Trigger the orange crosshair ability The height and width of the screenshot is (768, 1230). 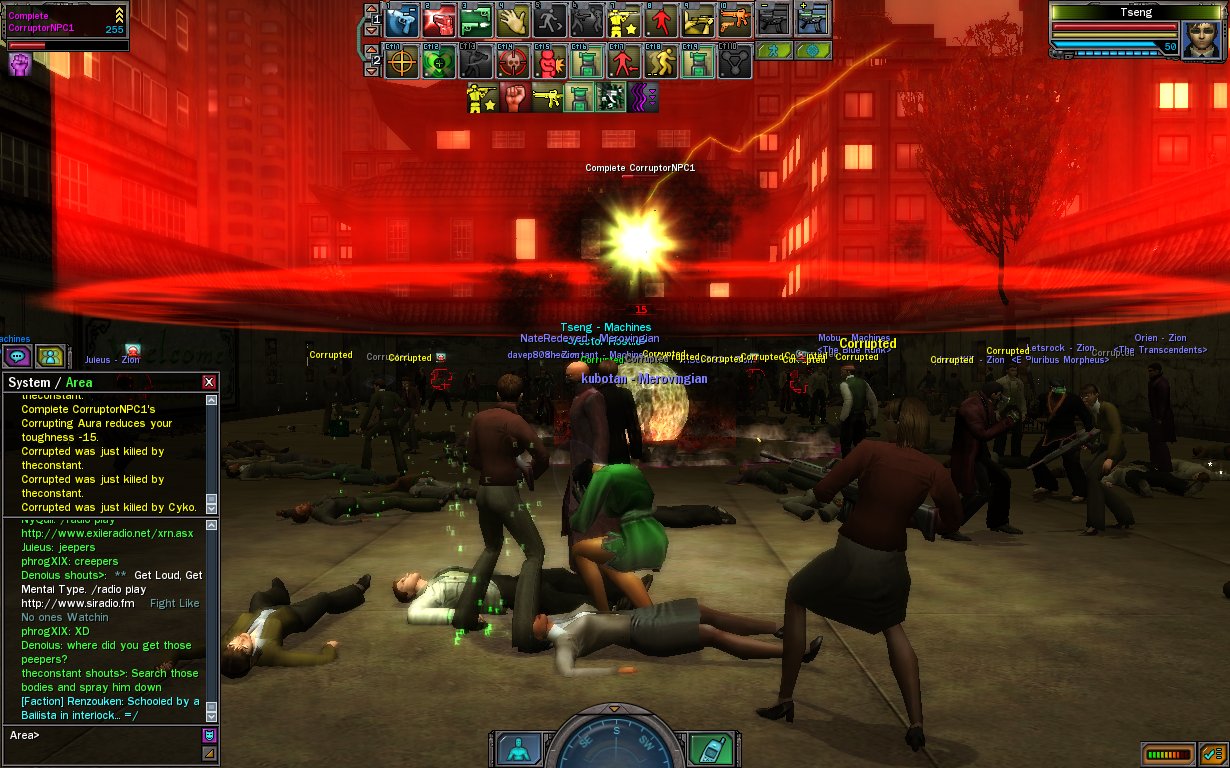pyautogui.click(x=402, y=62)
